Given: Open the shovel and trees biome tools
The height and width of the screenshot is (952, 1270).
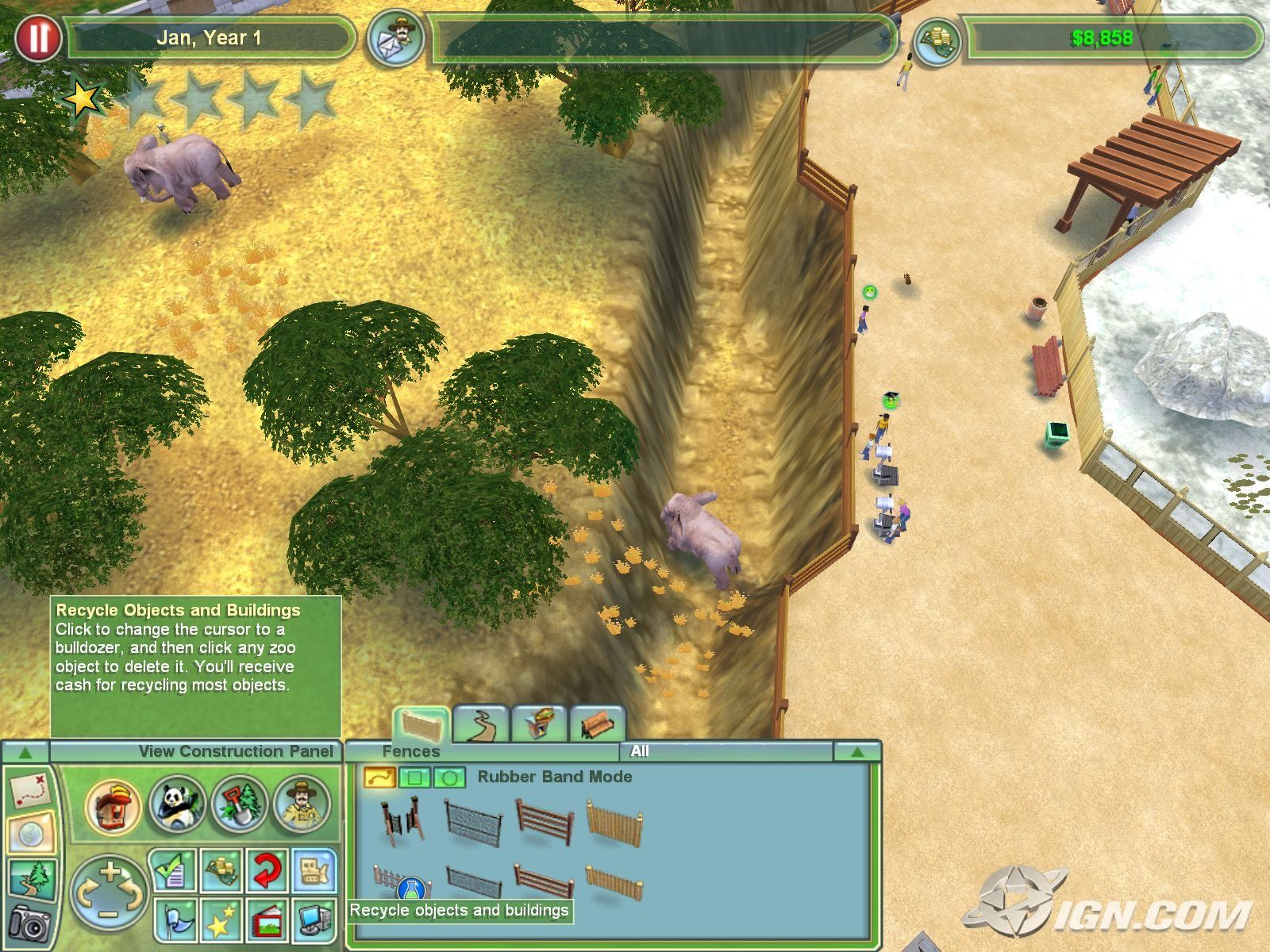Looking at the screenshot, I should point(240,805).
